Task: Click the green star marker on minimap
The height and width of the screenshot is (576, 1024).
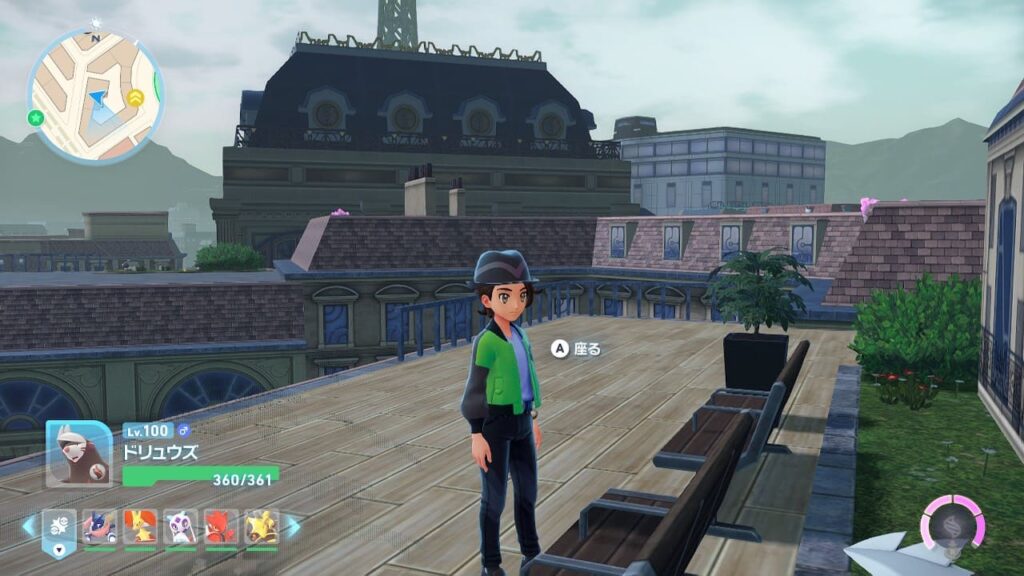Action: (x=36, y=117)
